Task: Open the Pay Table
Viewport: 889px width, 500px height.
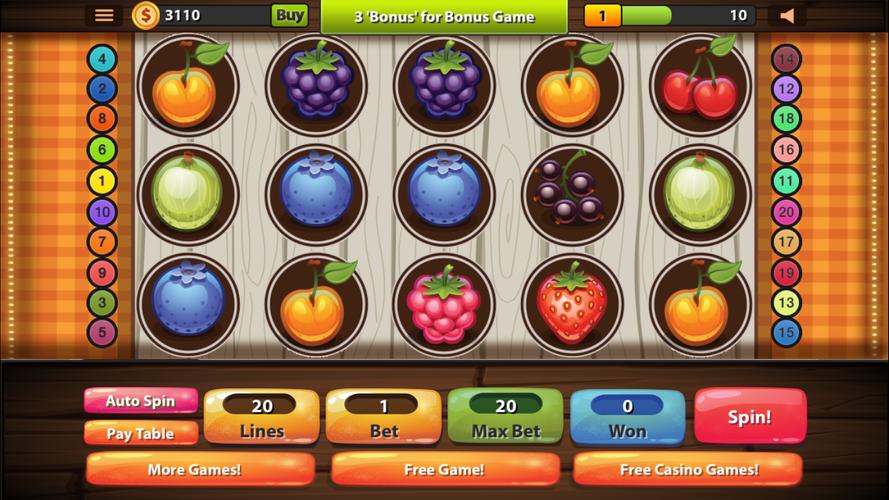Action: [x=141, y=433]
